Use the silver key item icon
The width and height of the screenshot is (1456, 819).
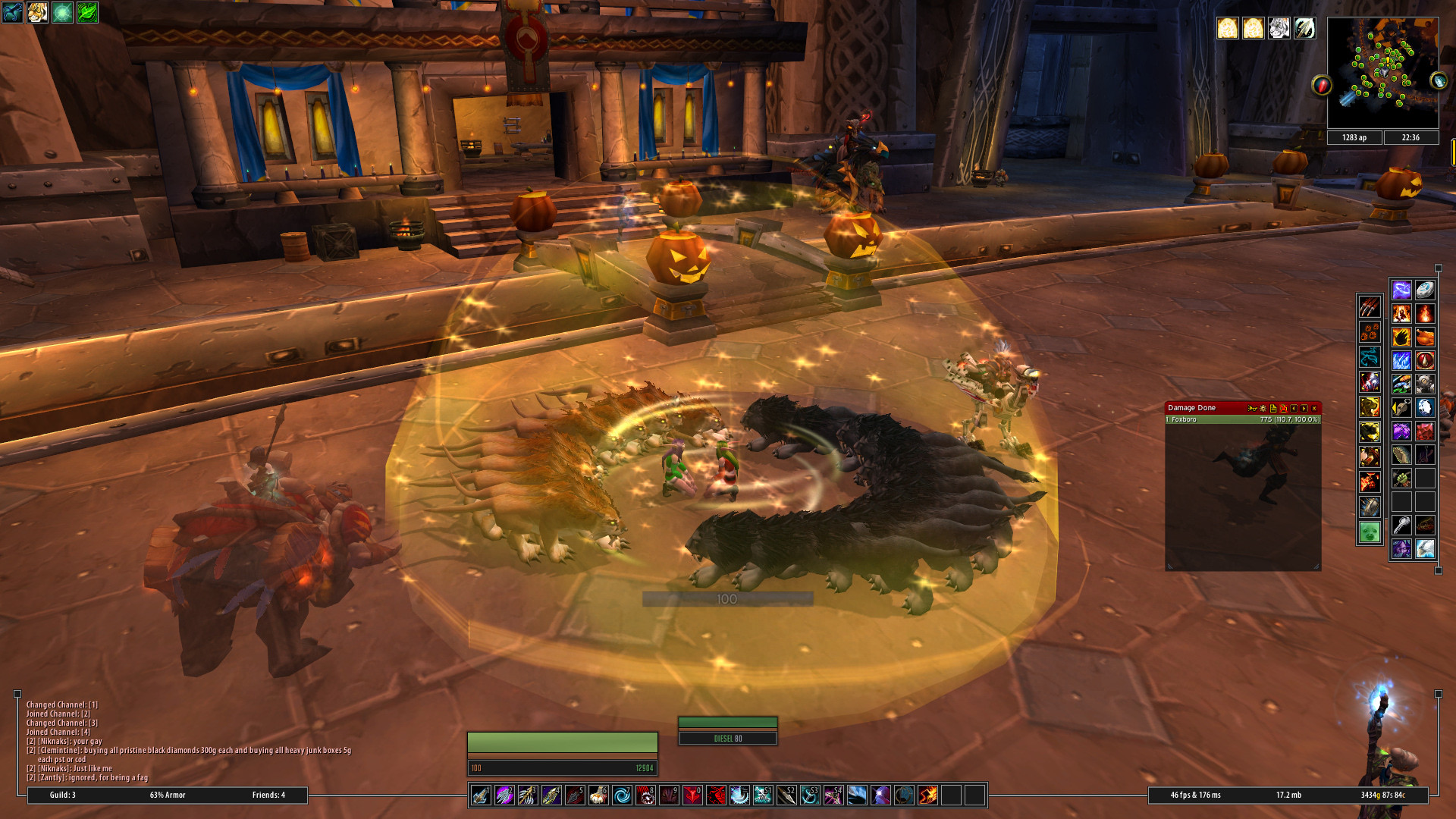point(1401,525)
